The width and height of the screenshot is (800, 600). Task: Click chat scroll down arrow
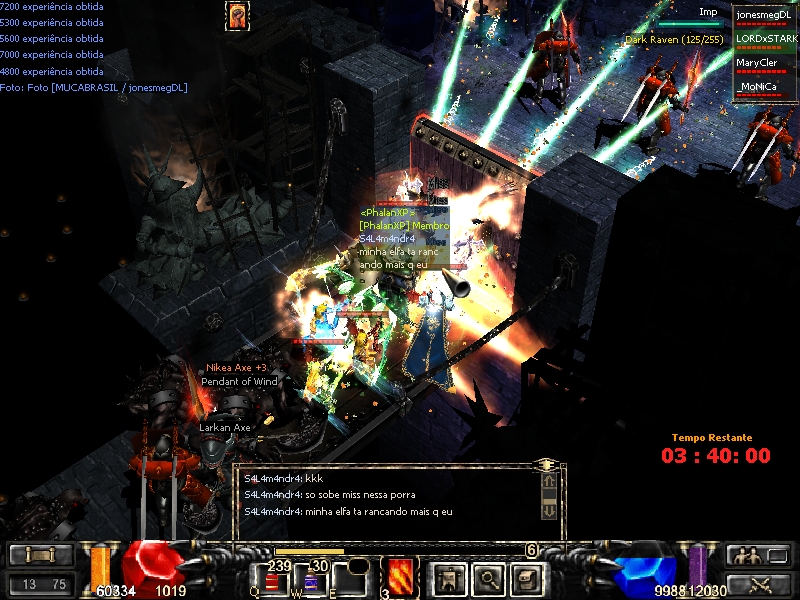pos(549,510)
